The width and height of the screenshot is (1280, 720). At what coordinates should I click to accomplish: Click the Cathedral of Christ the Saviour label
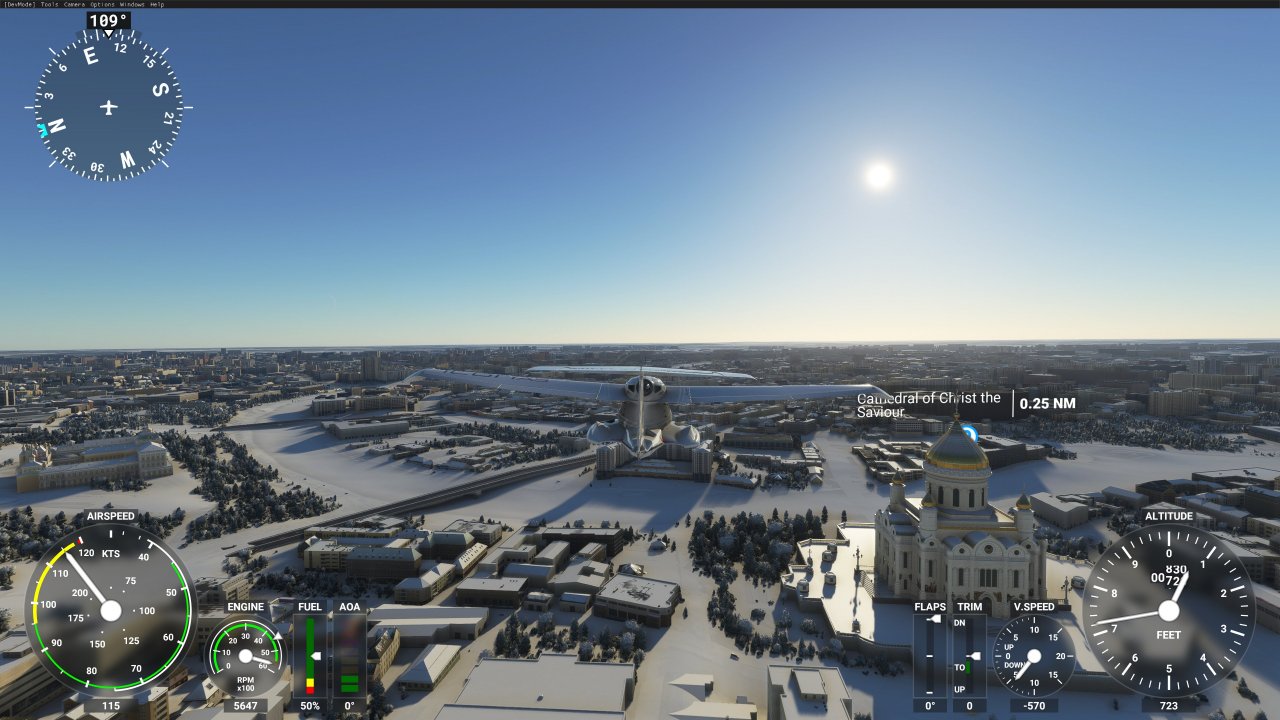click(x=929, y=404)
